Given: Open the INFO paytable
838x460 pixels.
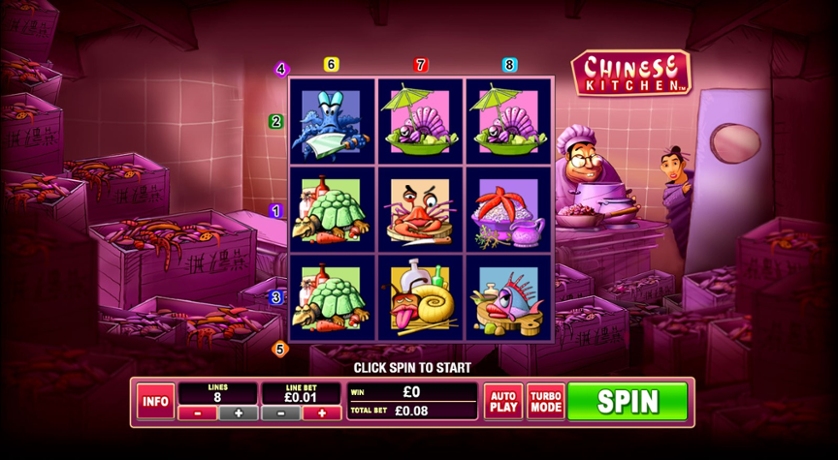Looking at the screenshot, I should 155,401.
